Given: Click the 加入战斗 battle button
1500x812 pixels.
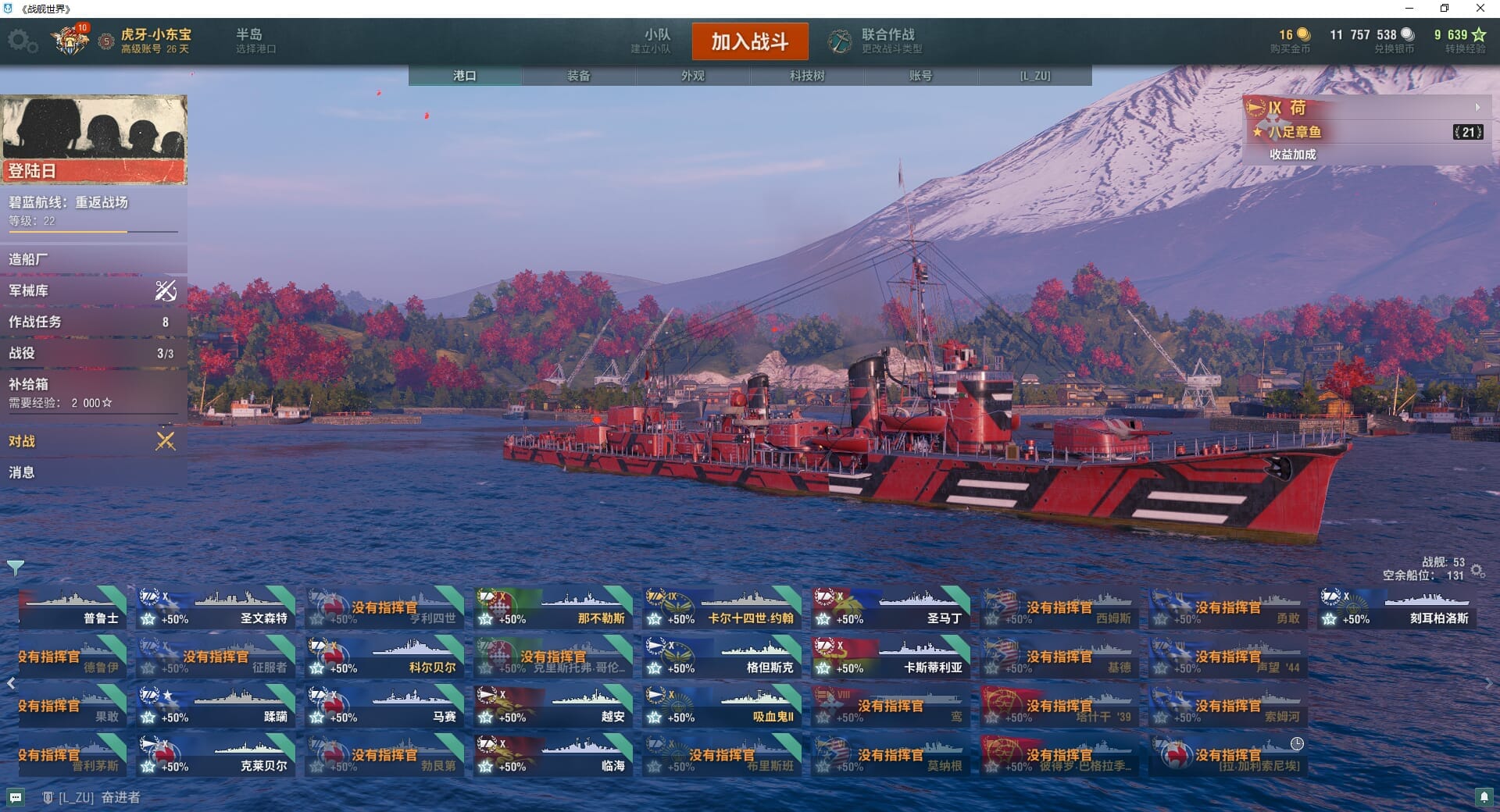Looking at the screenshot, I should 749,41.
